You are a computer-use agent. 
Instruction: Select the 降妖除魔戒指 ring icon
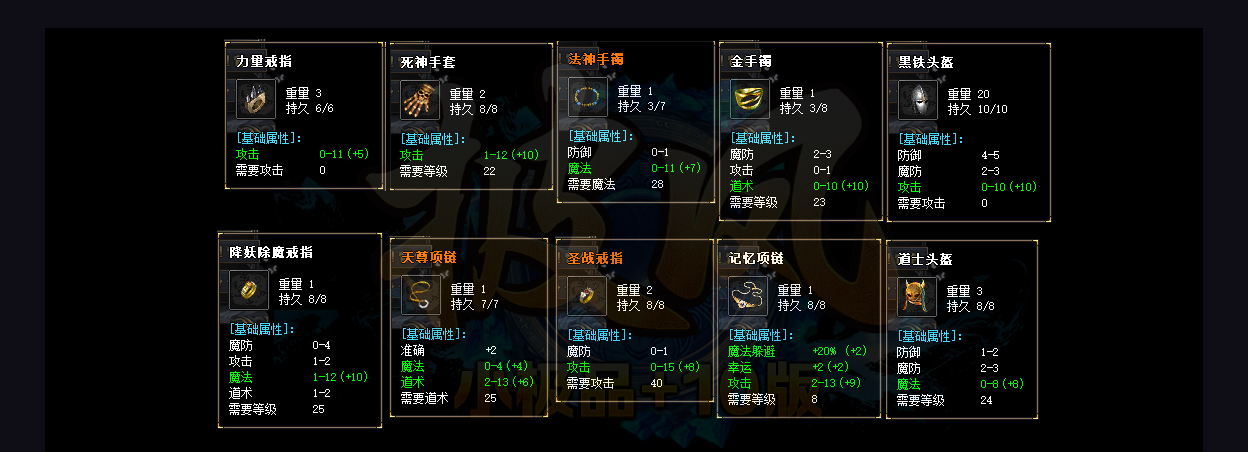(248, 290)
